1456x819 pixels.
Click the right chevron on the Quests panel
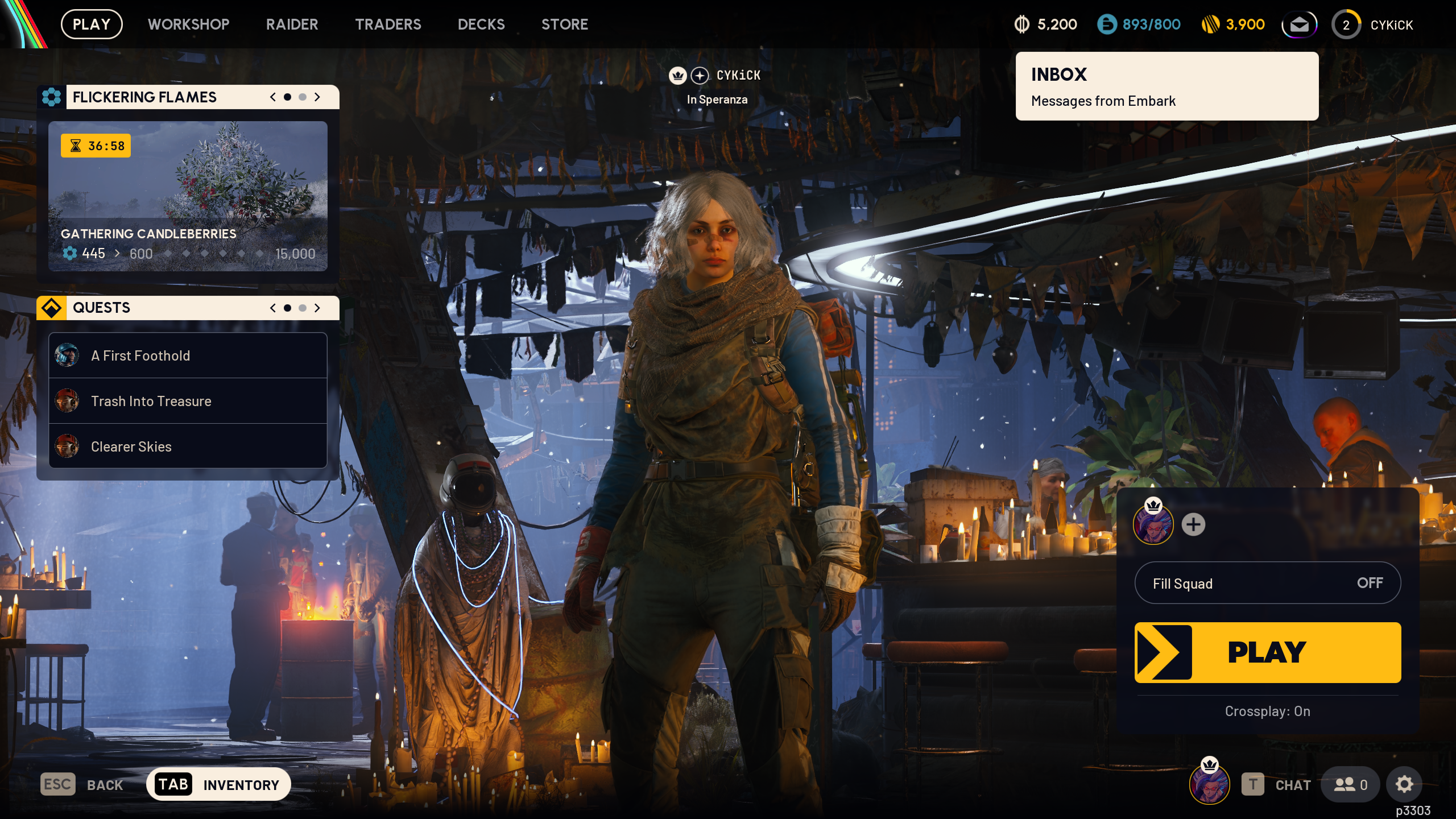(x=317, y=308)
